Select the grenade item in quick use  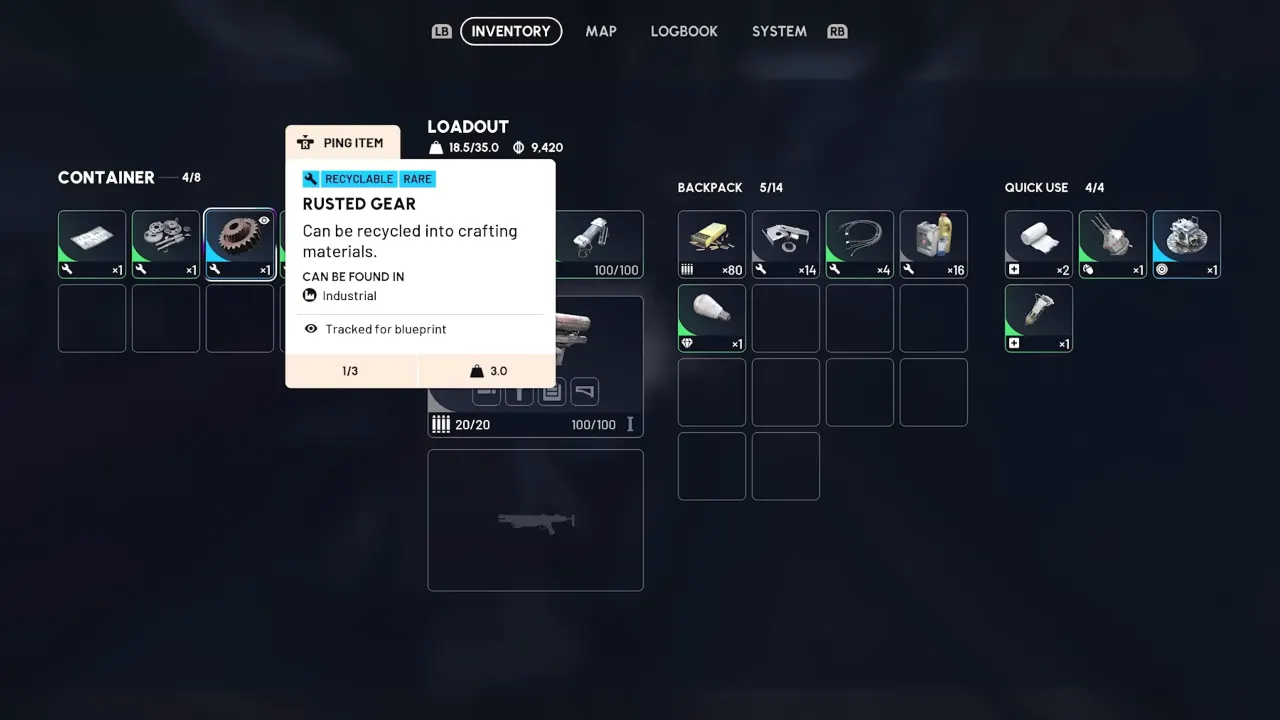click(x=1112, y=243)
